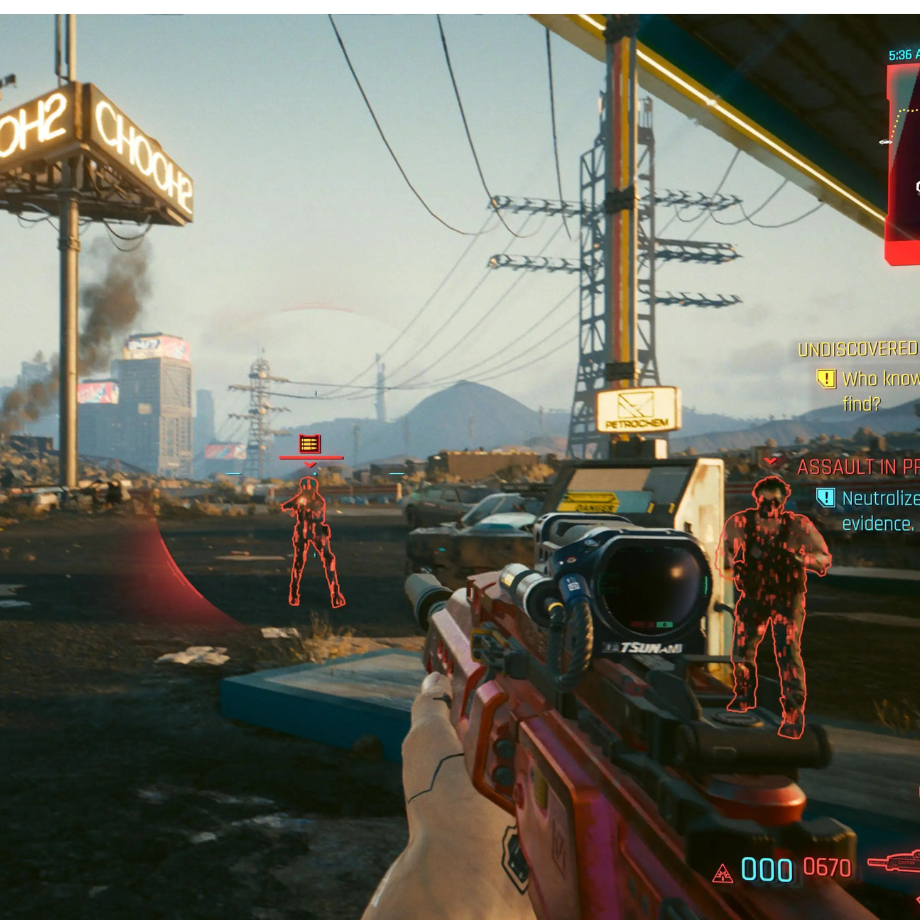The image size is (920, 920).
Task: Click the red triangle ammo type icon
Action: (x=722, y=873)
